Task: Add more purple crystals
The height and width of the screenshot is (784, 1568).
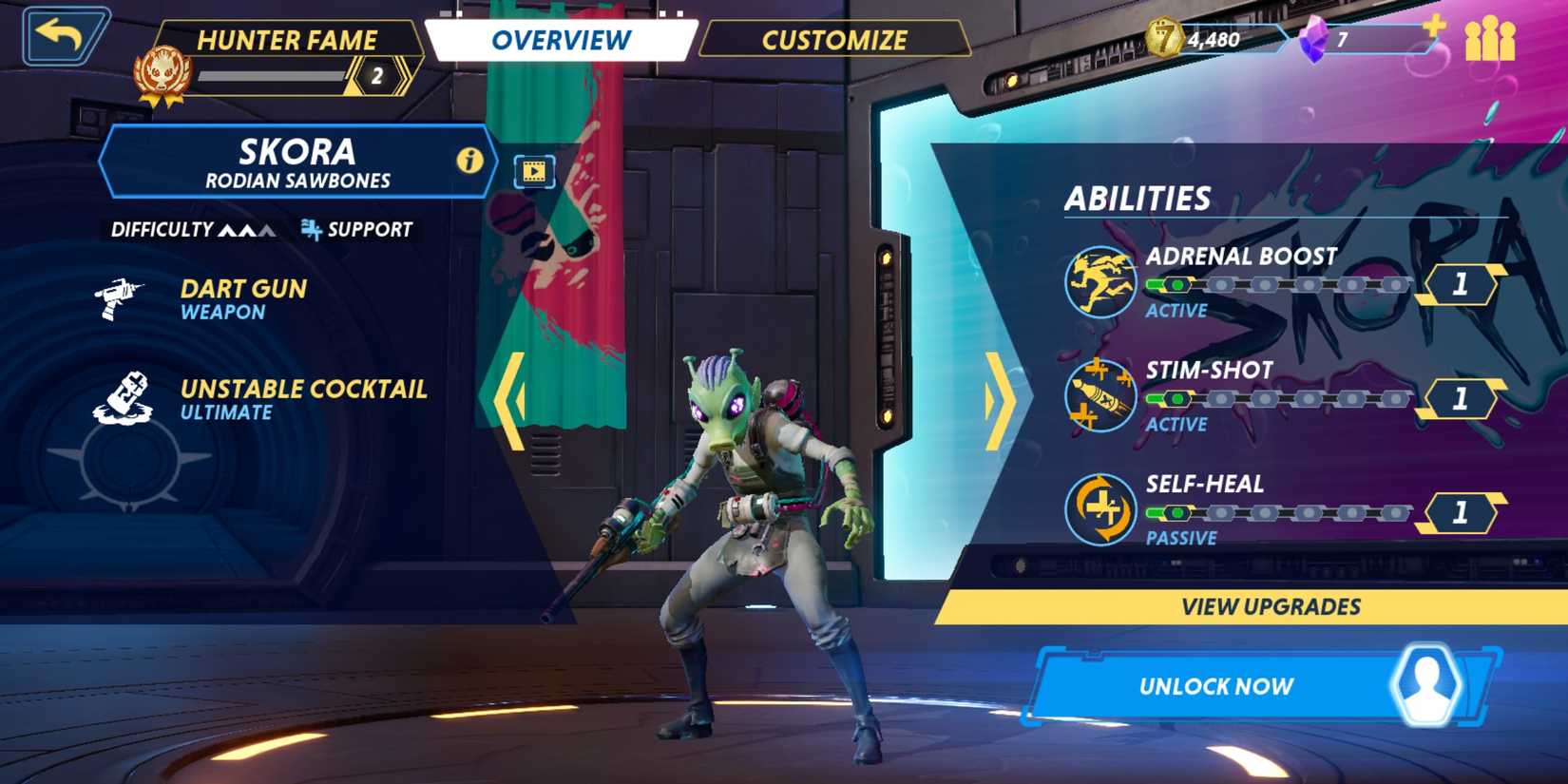Action: tap(1433, 28)
